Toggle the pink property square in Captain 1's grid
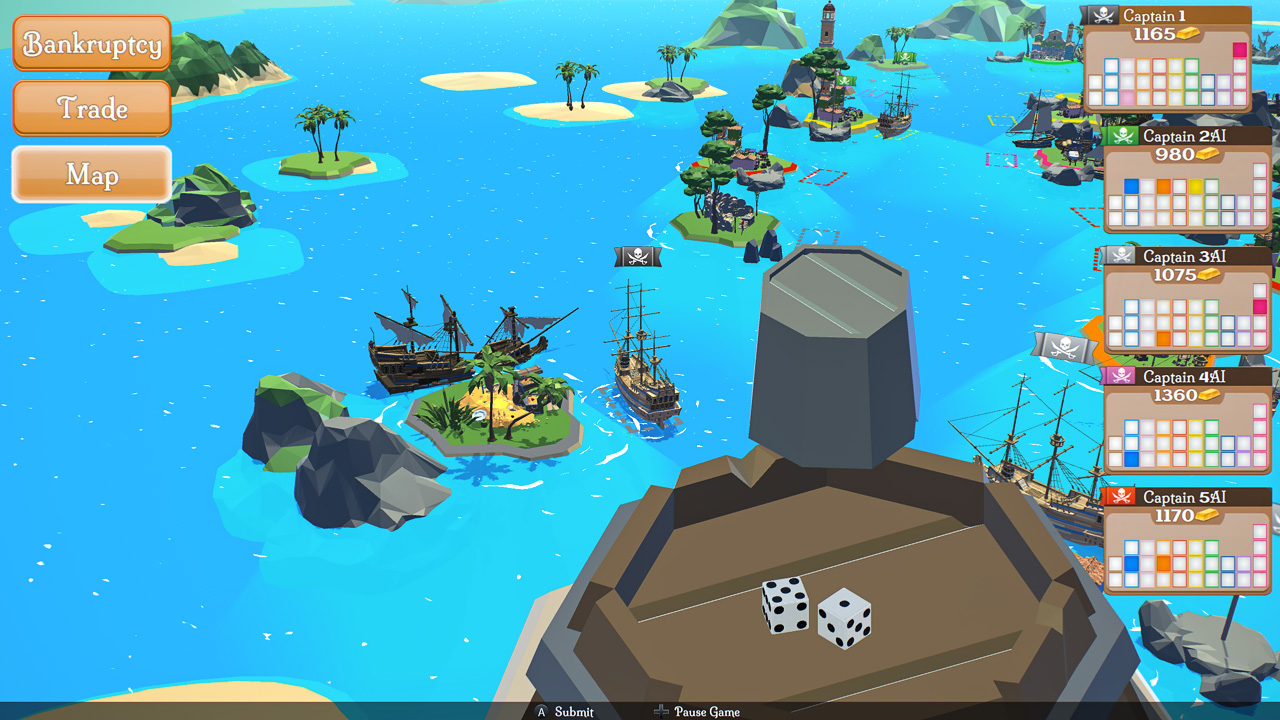Screen dimensions: 1280x720 coord(1239,50)
